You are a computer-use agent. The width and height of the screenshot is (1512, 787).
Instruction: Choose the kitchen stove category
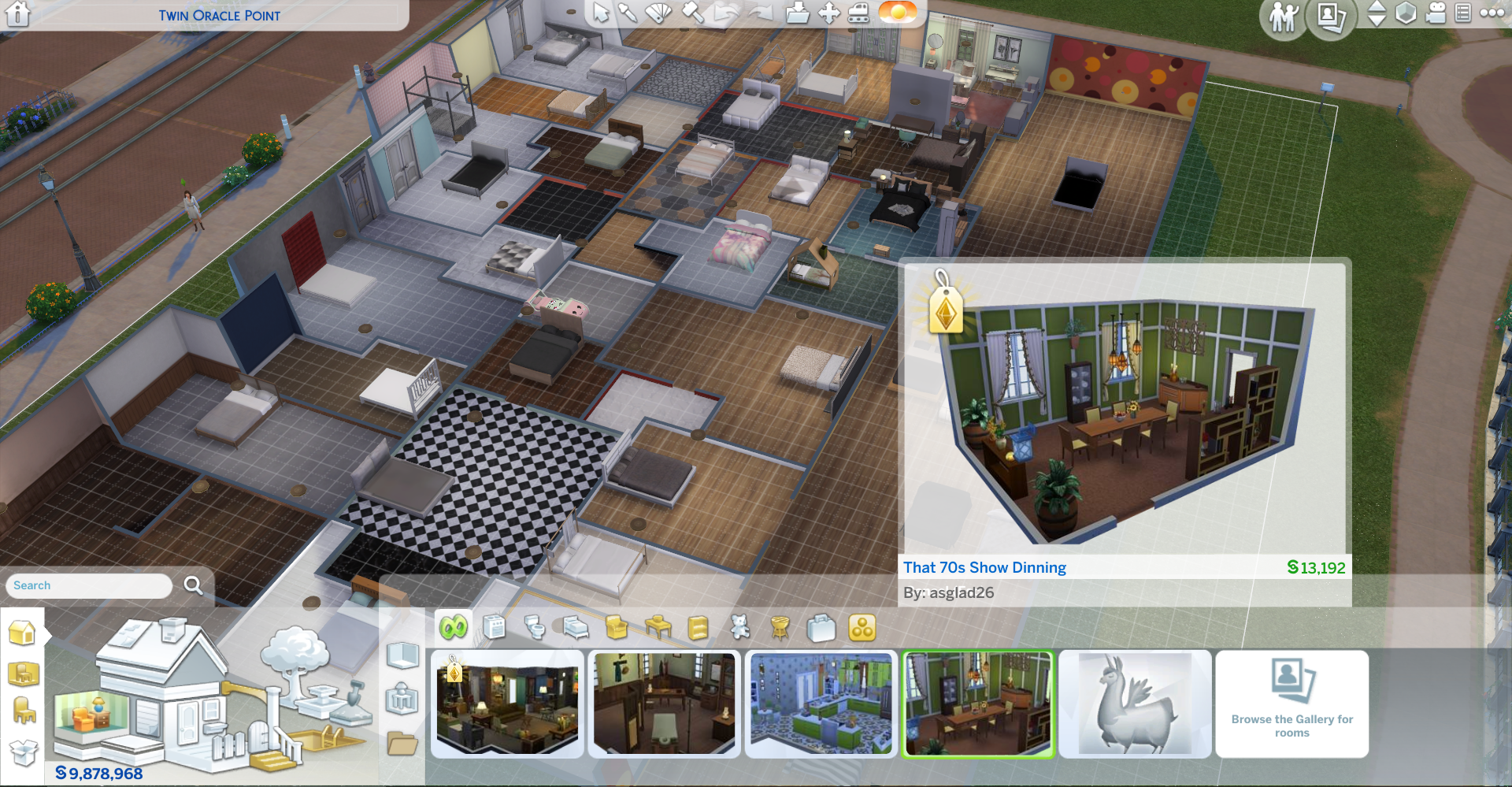pyautogui.click(x=494, y=628)
